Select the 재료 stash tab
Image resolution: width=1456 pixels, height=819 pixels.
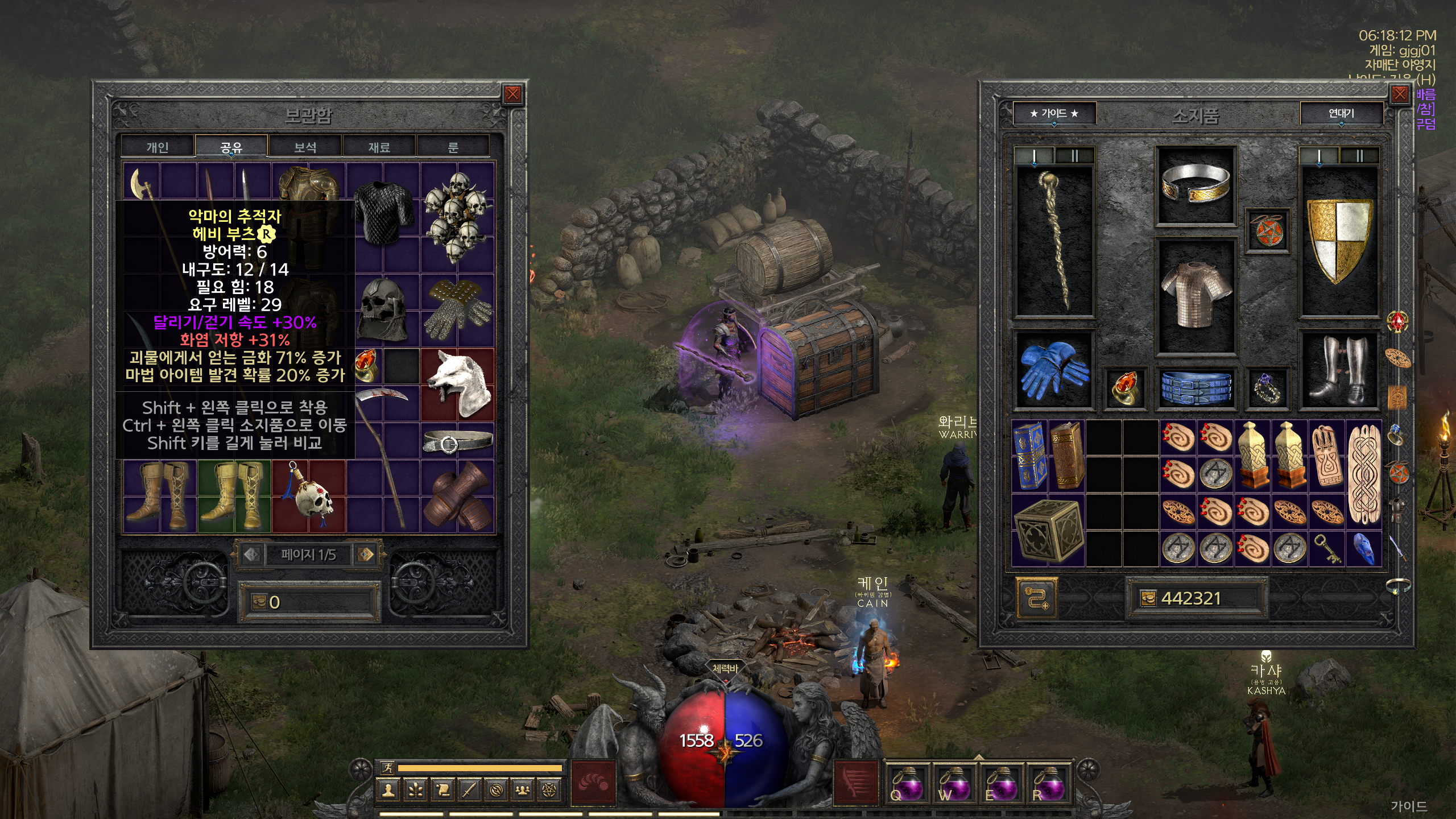coord(379,147)
